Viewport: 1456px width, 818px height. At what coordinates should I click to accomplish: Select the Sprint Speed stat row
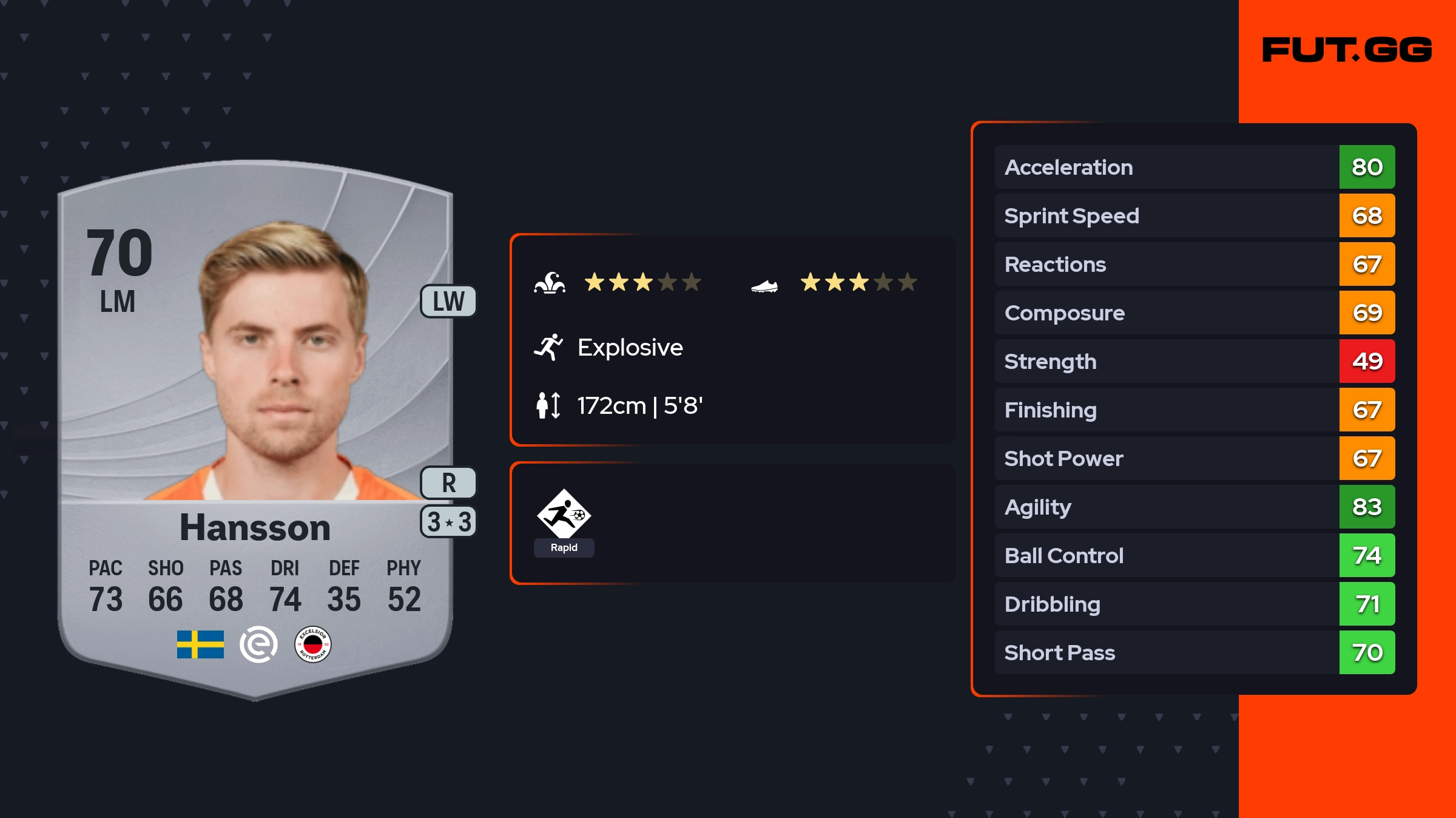1194,215
